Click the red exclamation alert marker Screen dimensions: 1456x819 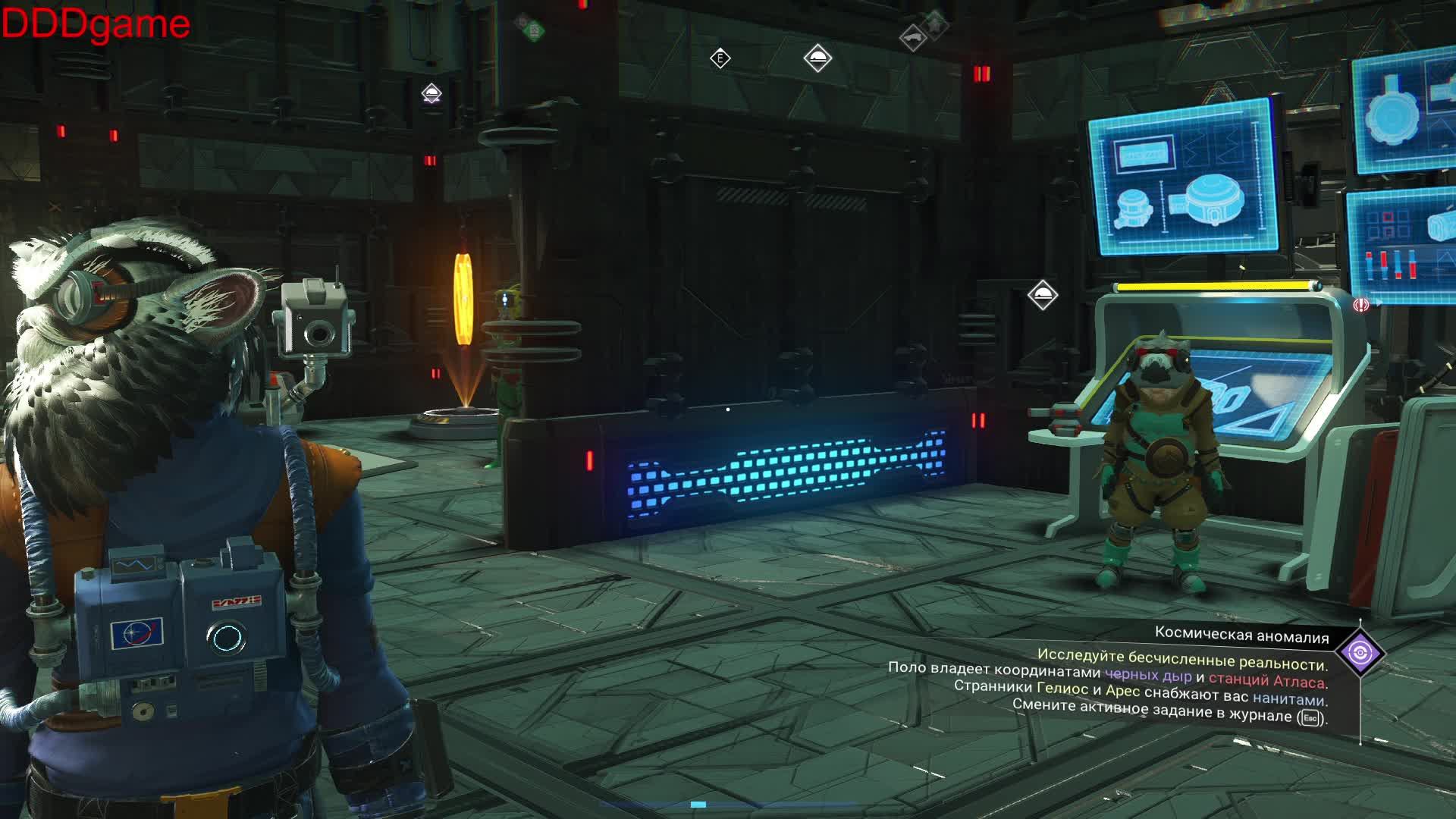[x=1361, y=305]
